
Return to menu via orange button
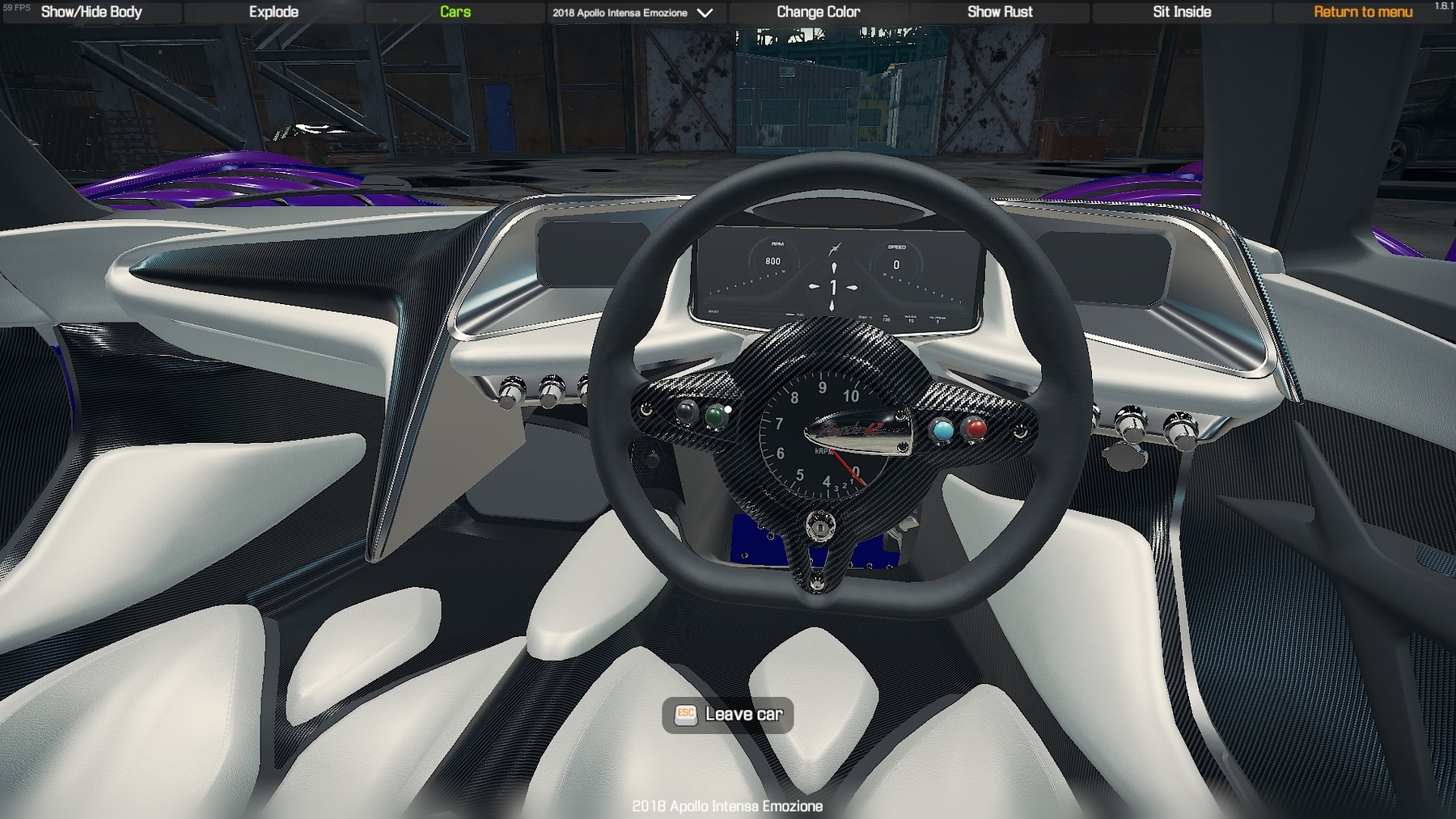click(1363, 12)
